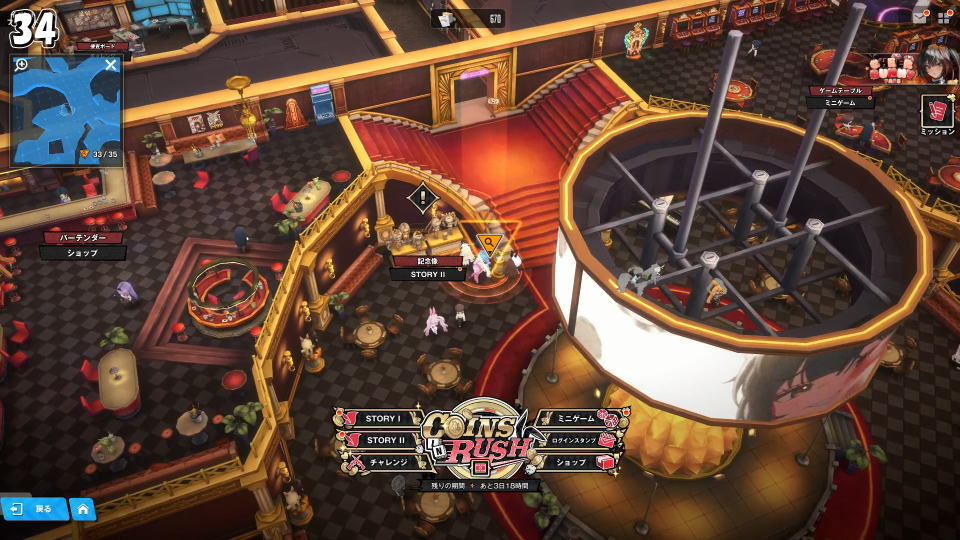The image size is (960, 540).
Task: Return home with the house icon button
Action: point(82,509)
